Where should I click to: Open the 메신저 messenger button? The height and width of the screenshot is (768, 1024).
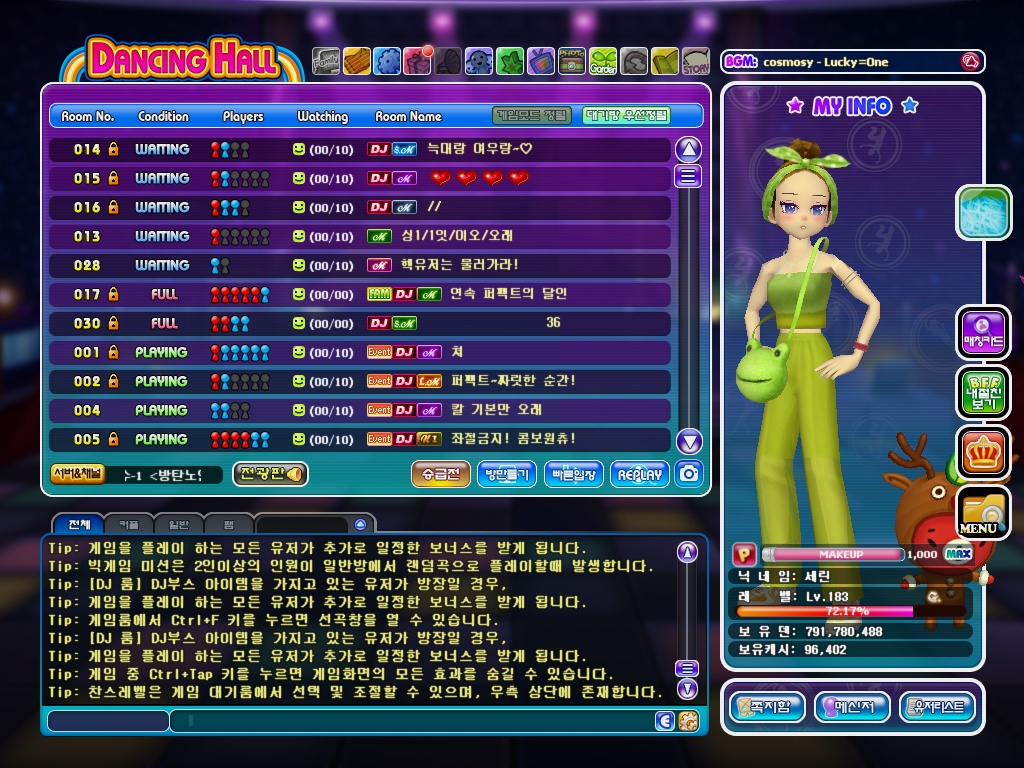pos(852,707)
